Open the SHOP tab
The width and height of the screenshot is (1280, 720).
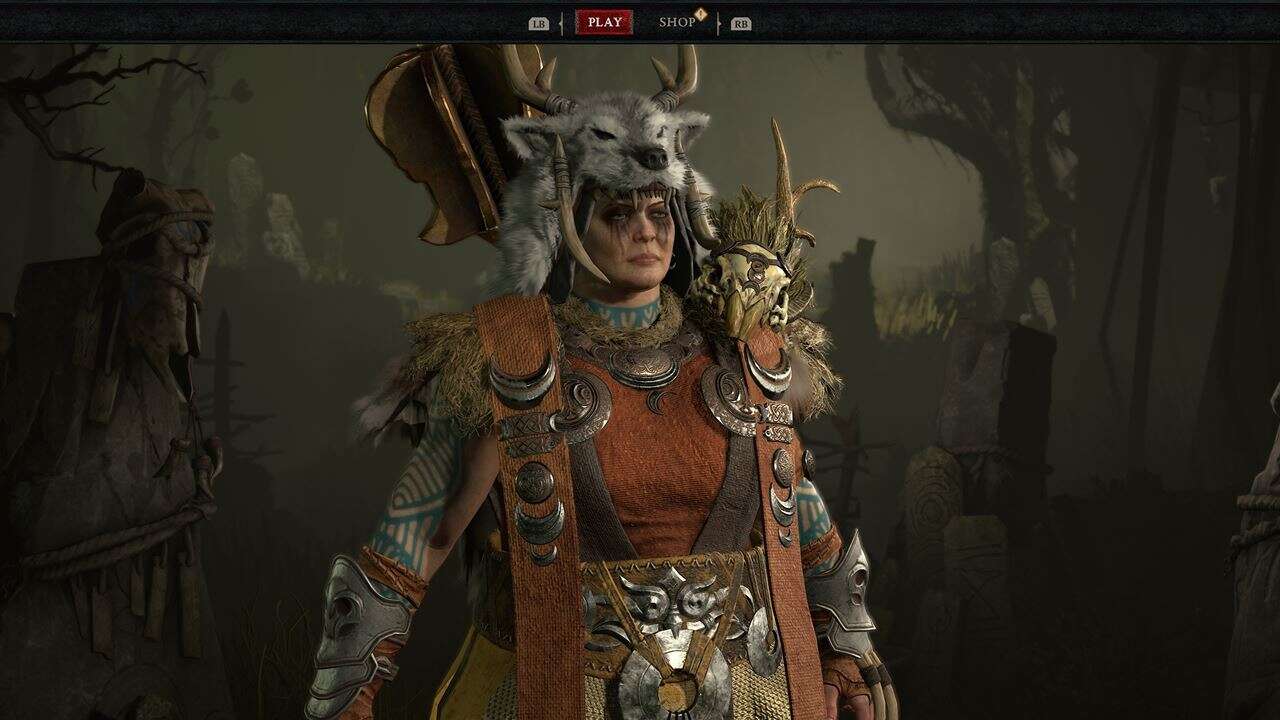677,22
